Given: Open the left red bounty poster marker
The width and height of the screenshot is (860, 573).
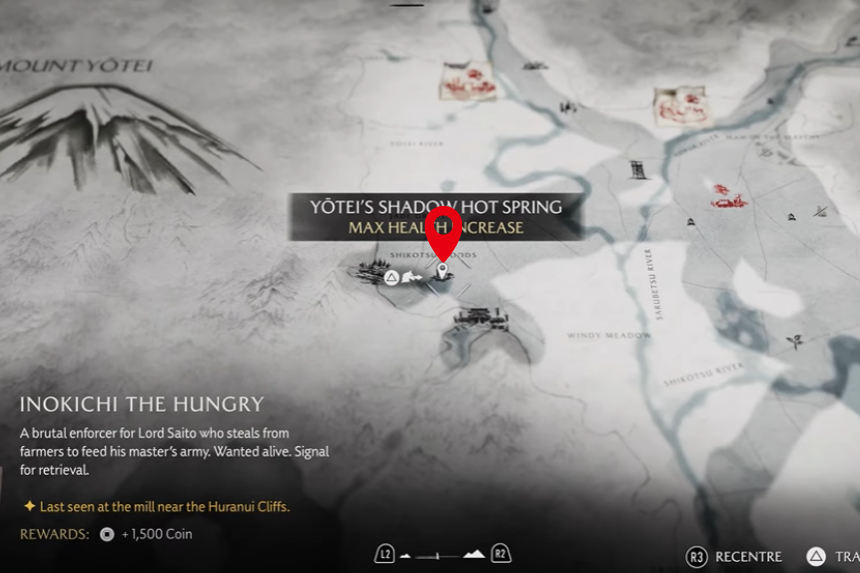Looking at the screenshot, I should point(468,81).
